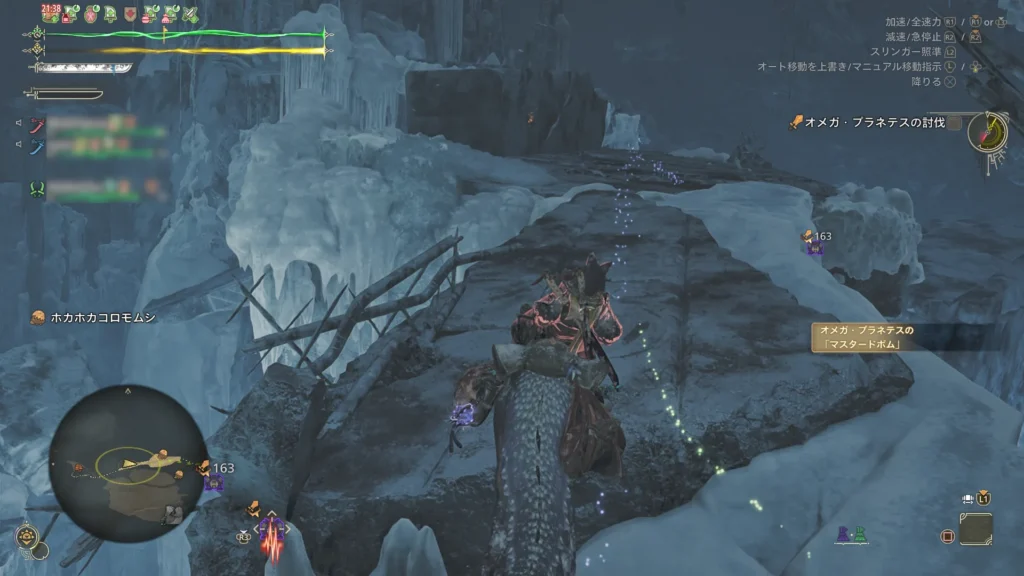Click the purple and green figure icons
This screenshot has height=576, width=1024.
tap(851, 536)
